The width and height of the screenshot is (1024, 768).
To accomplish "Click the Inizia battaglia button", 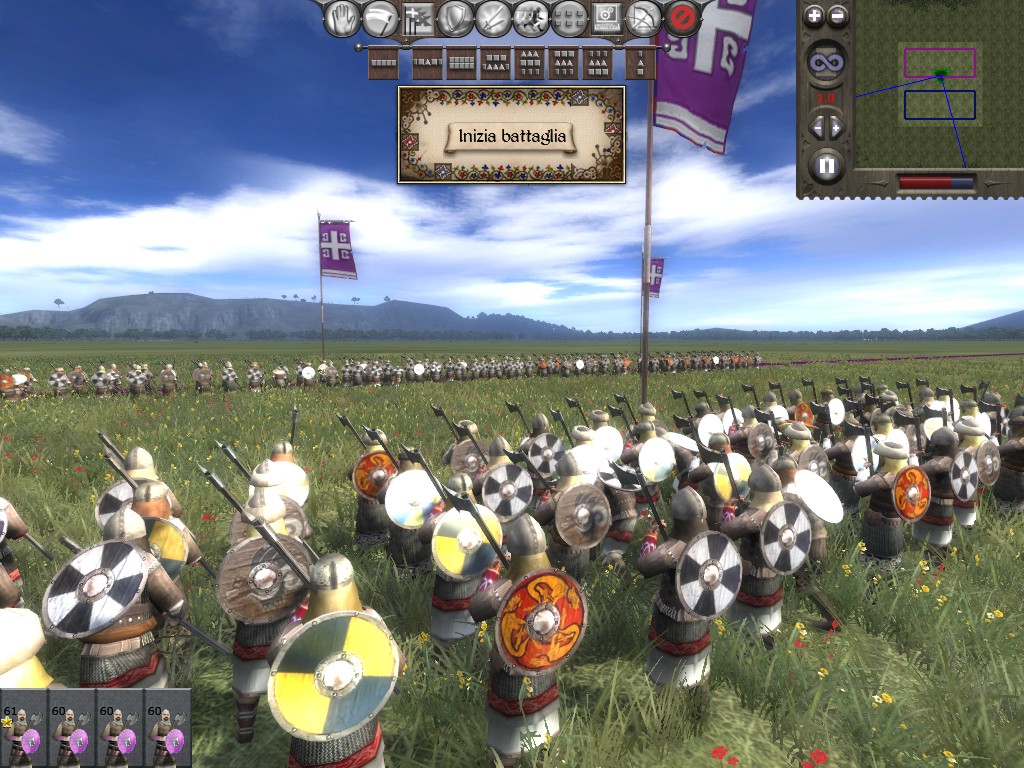I will (x=511, y=136).
